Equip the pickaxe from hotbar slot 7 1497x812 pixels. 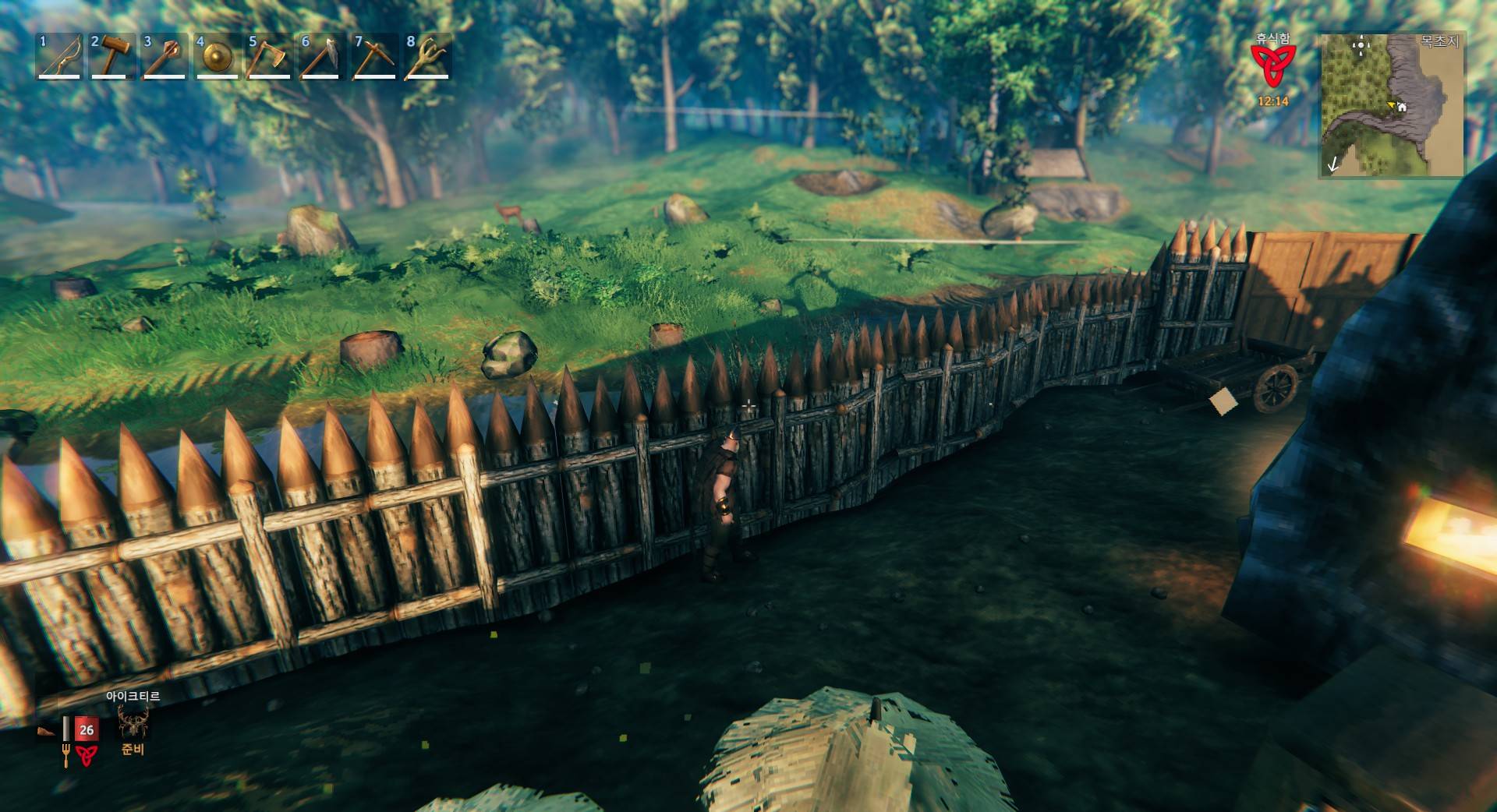(x=374, y=56)
